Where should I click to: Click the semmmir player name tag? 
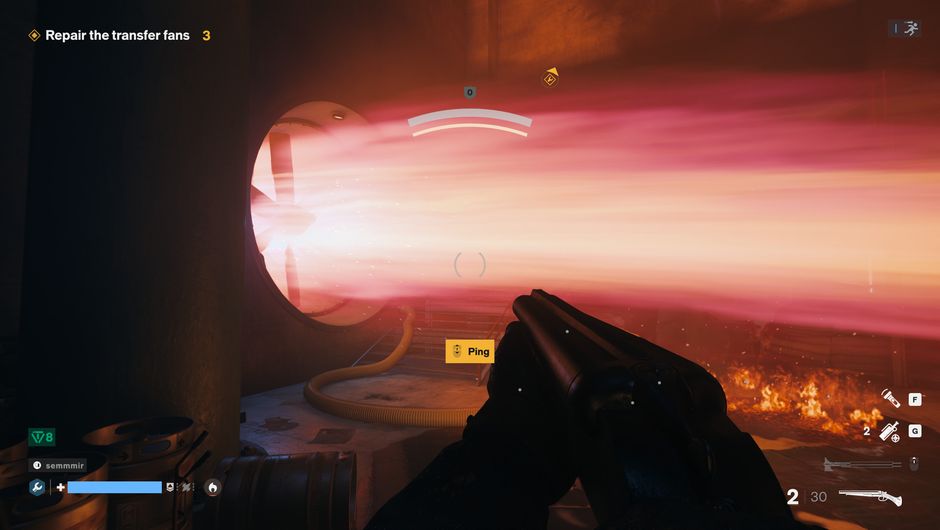(x=58, y=465)
